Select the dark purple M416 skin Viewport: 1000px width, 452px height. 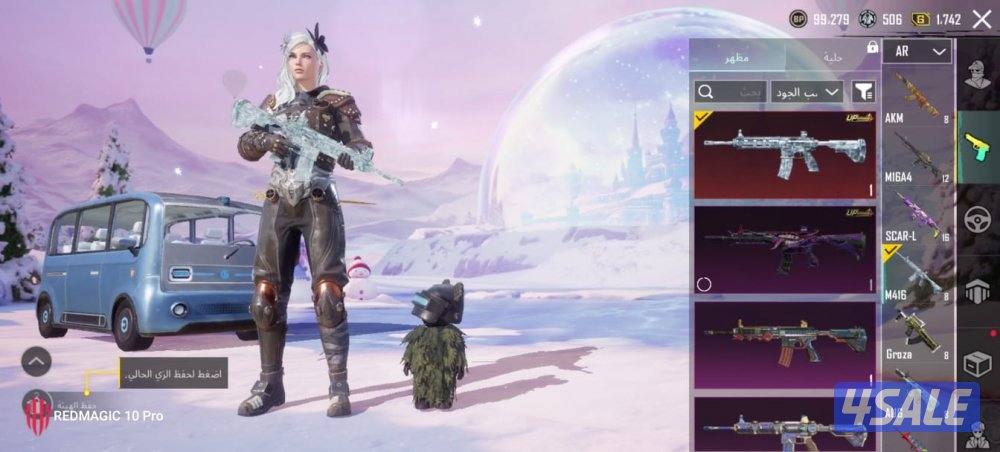tap(784, 249)
